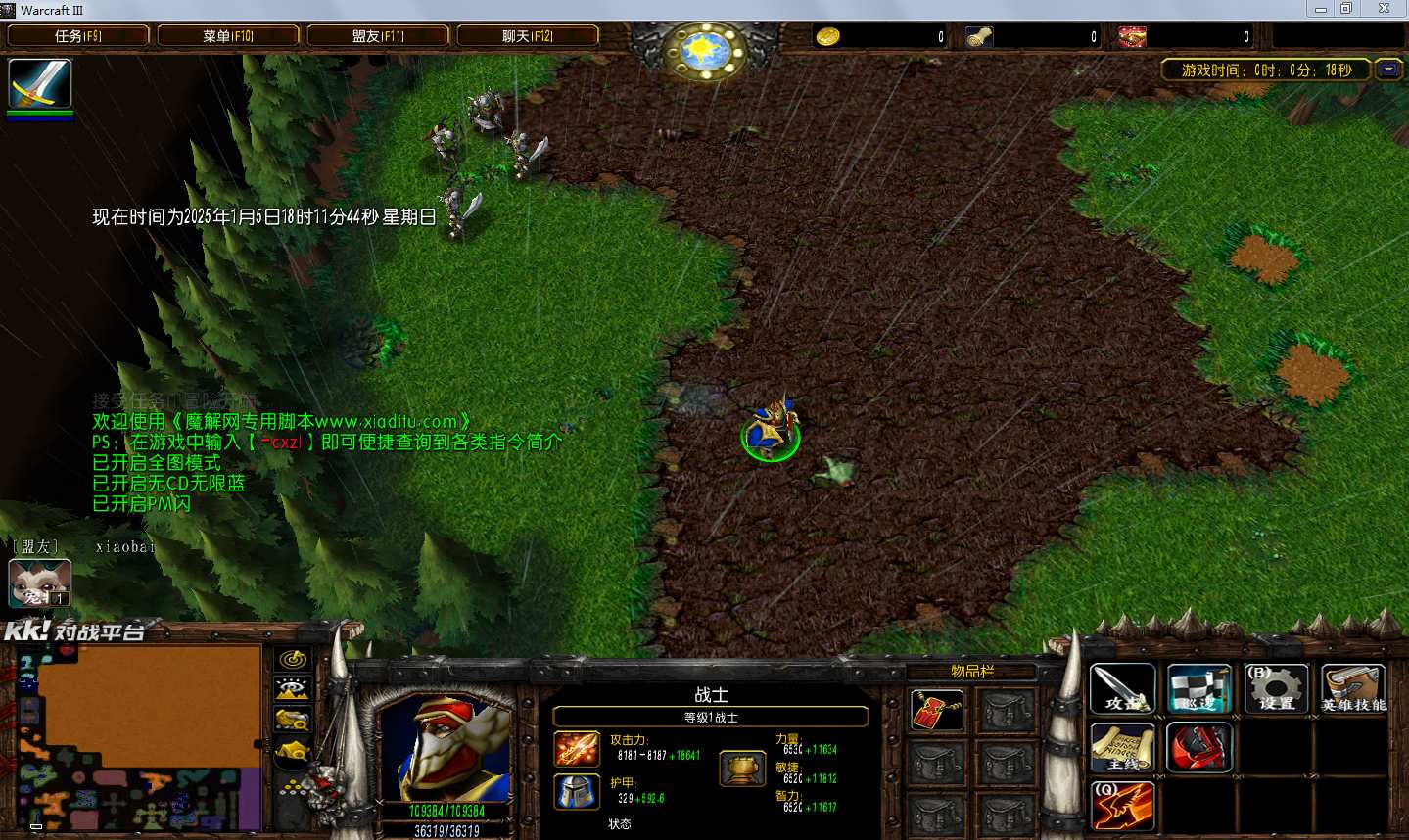Select the 攻击 attack command
1409x840 pixels.
tap(1122, 689)
